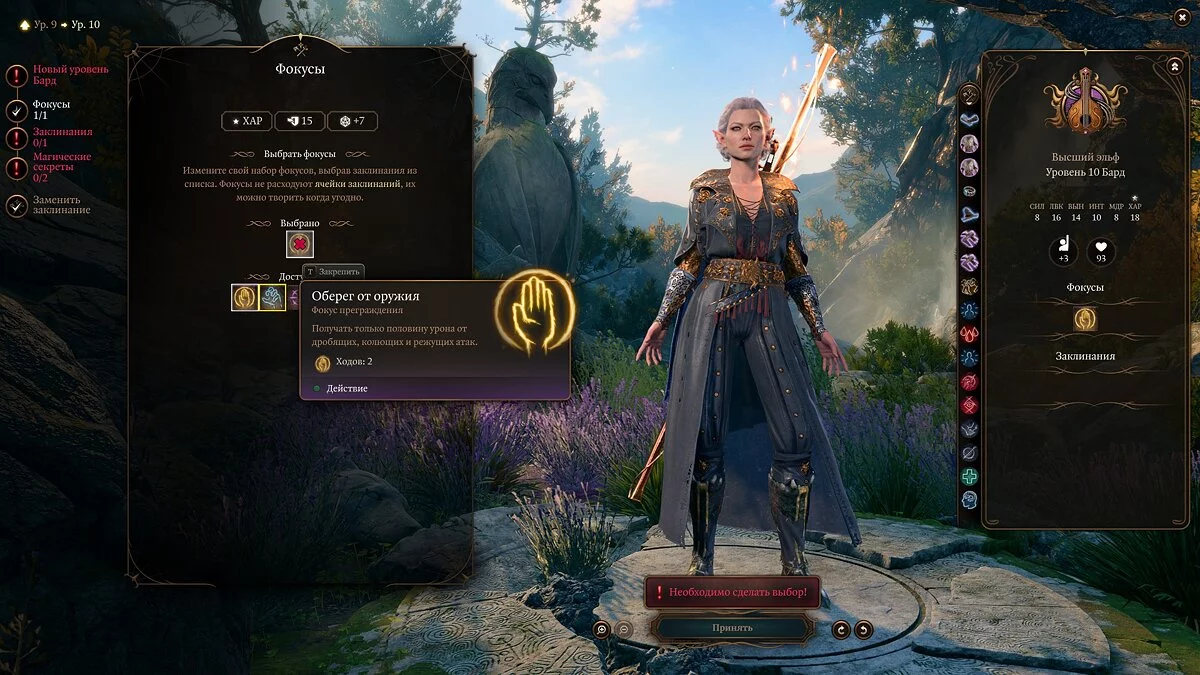Image resolution: width=1200 pixels, height=675 pixels.
Task: Confirm level up with Принять
Action: click(732, 628)
